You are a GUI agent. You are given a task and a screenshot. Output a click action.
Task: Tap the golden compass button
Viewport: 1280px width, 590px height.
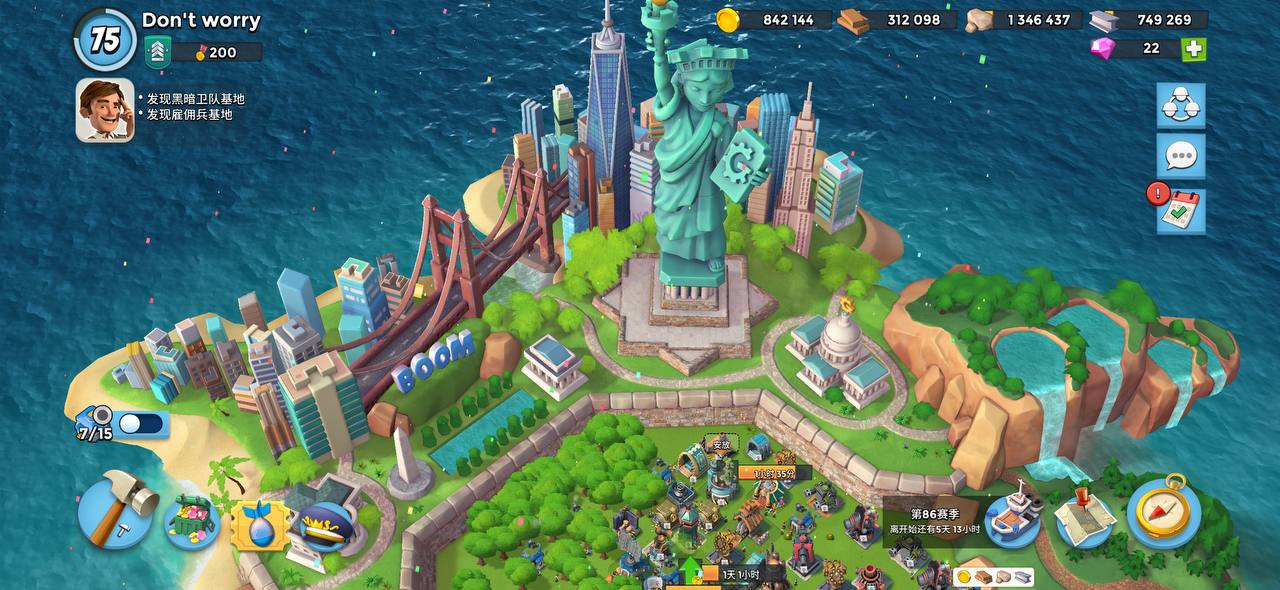click(1164, 512)
